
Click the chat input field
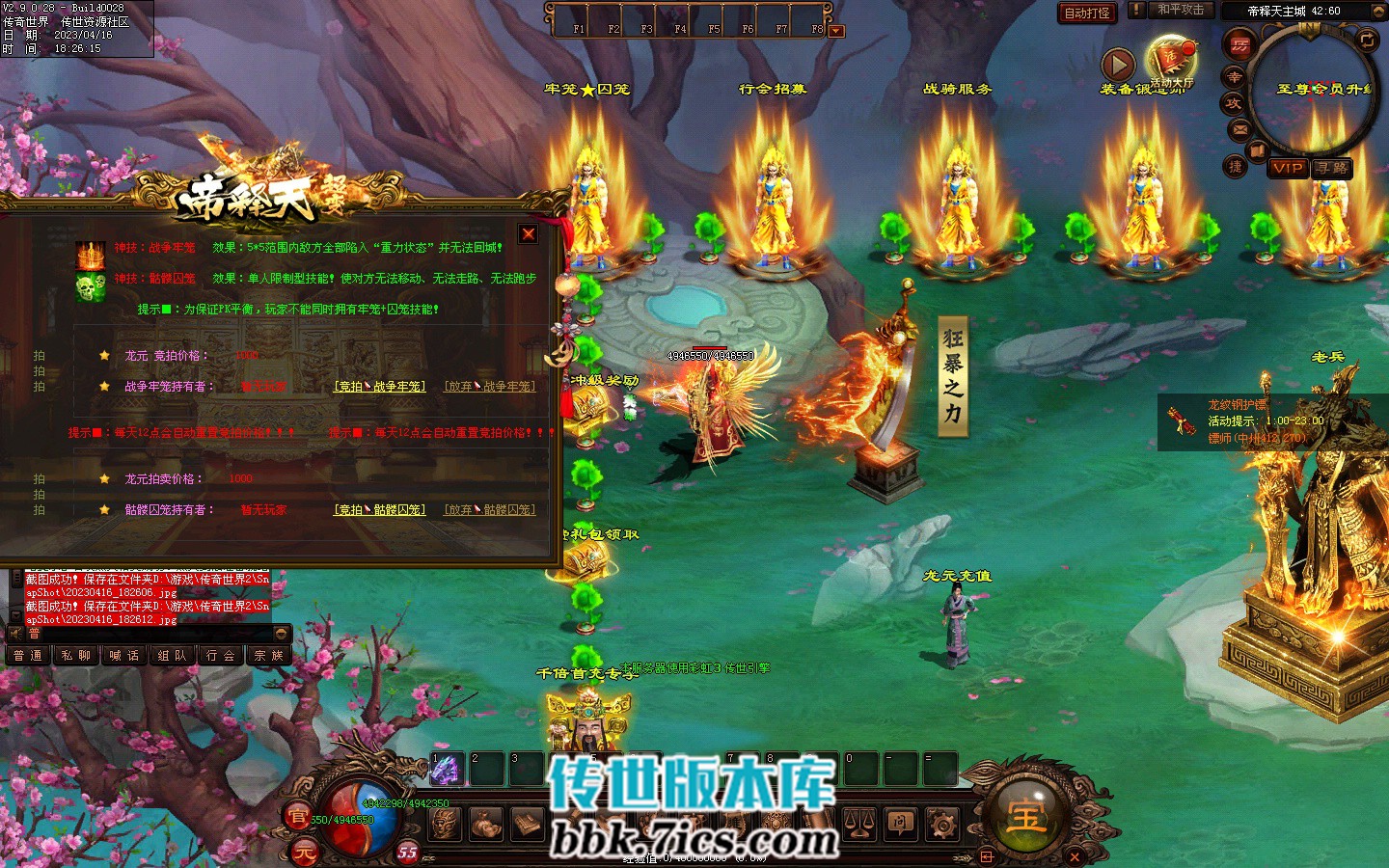pyautogui.click(x=145, y=634)
